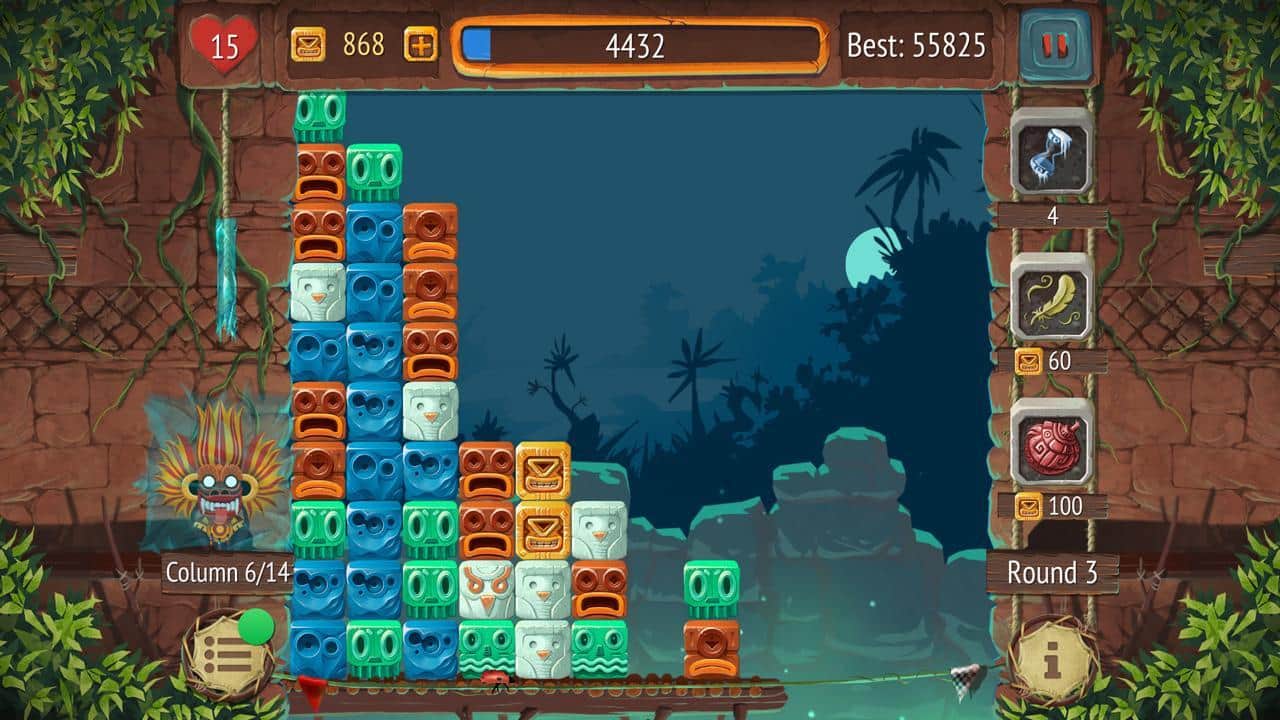Click the plus to buy more coins
Screen dimensions: 1280x720
pos(419,44)
